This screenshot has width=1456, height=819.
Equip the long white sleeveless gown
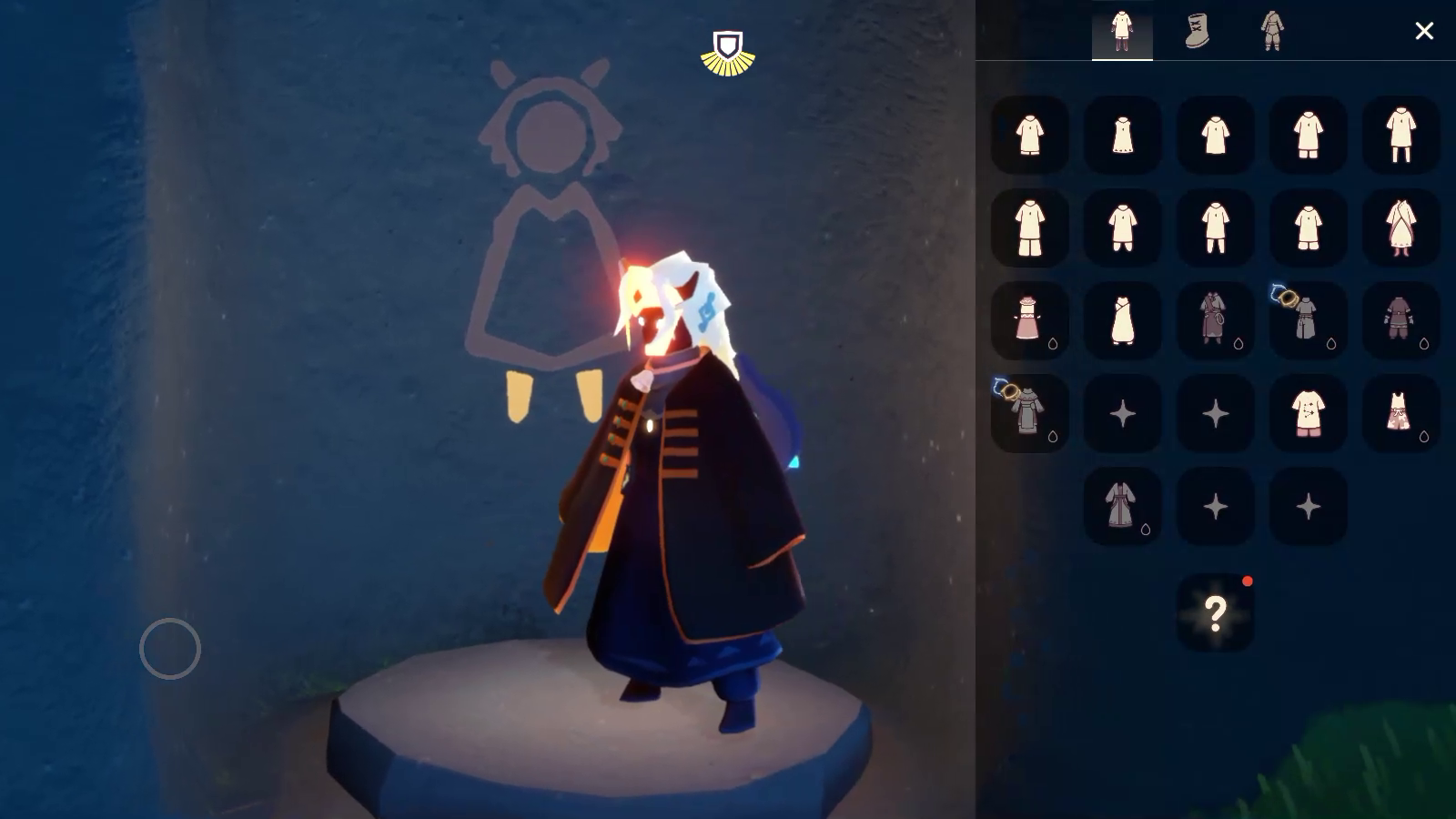click(1122, 320)
